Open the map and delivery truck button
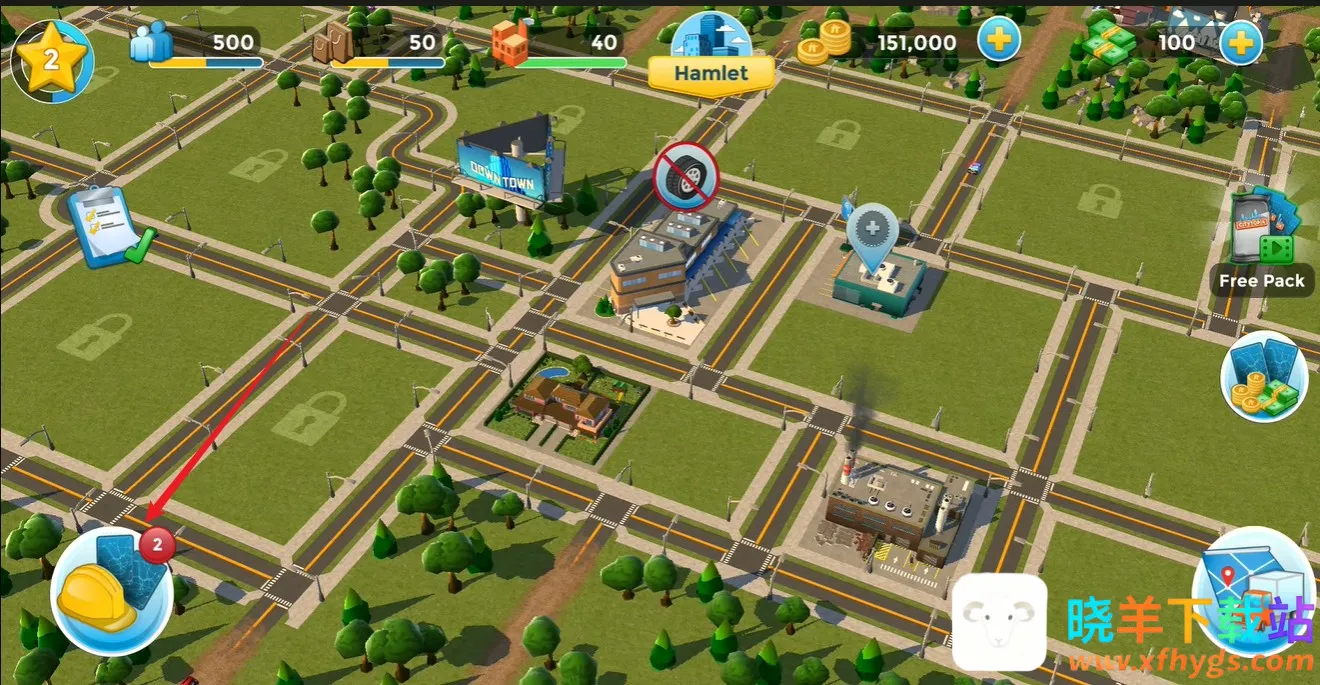This screenshot has height=685, width=1320. (1254, 592)
